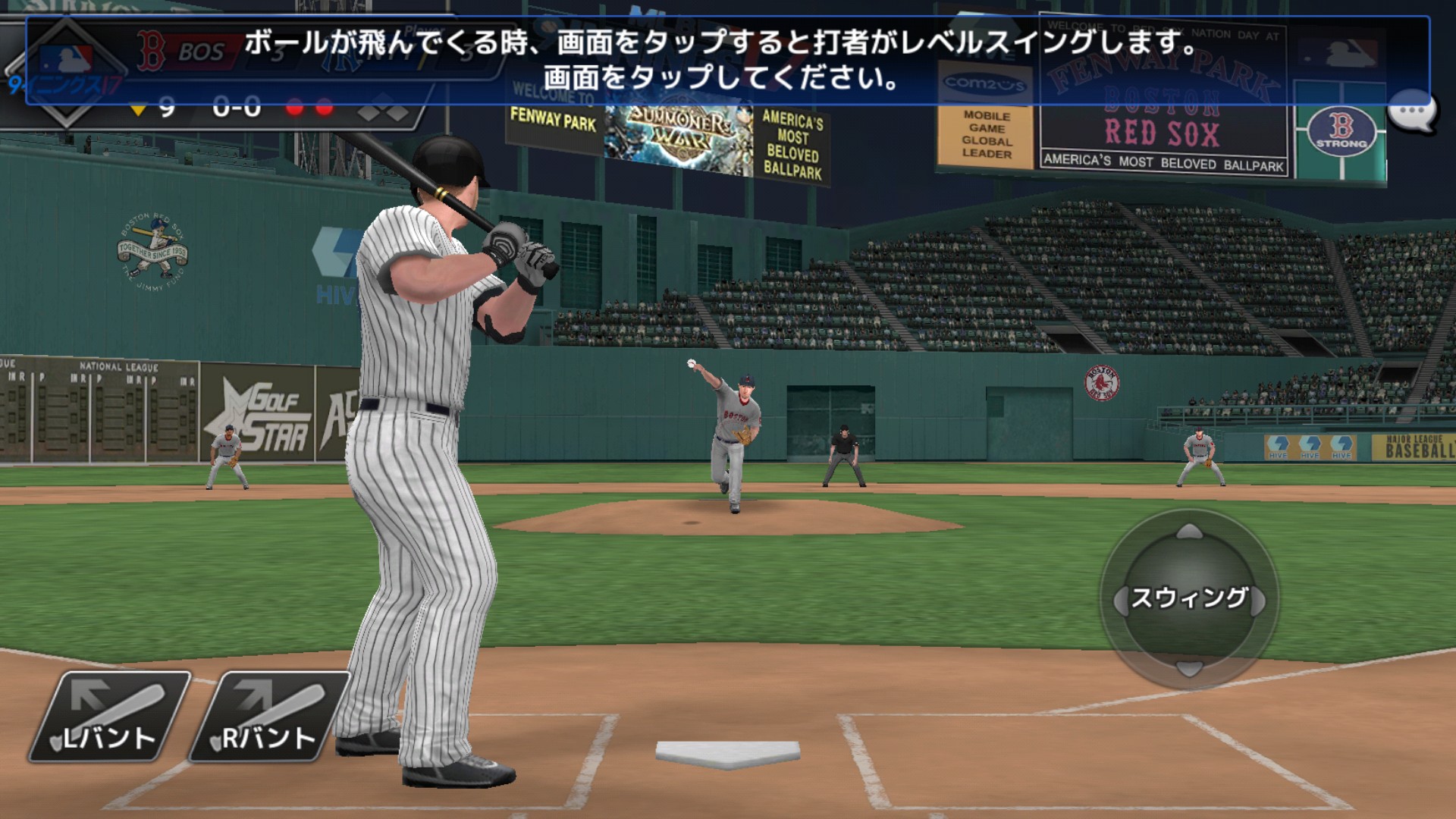Open the chat speech bubble icon
The image size is (1456, 819).
(1413, 113)
